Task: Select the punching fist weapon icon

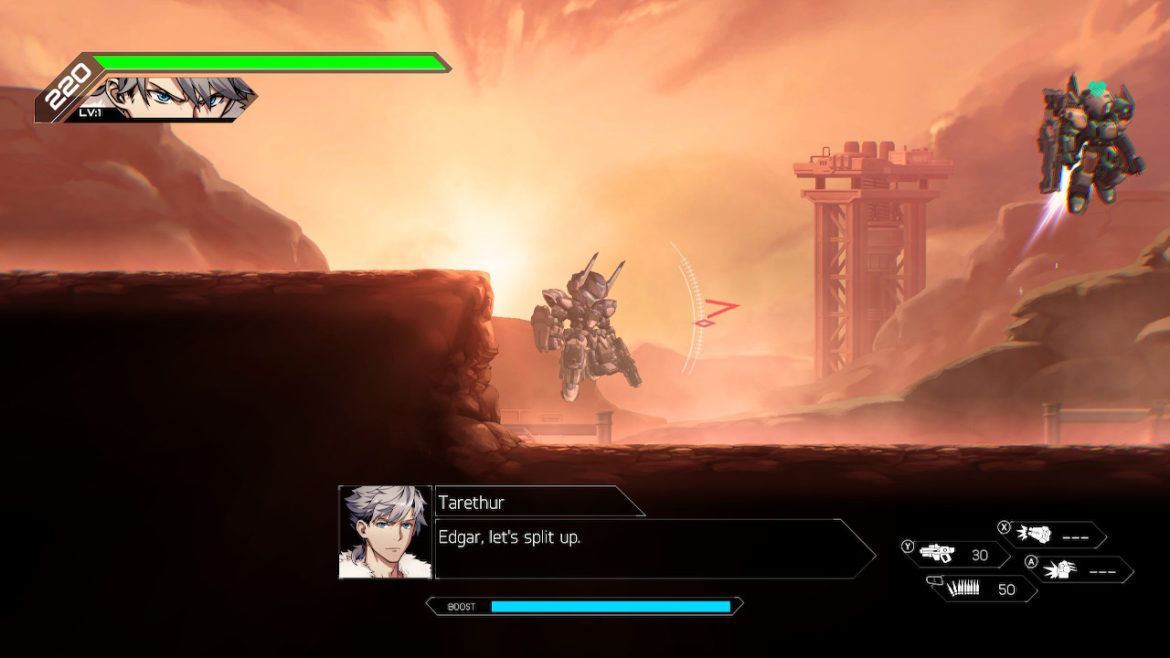Action: tap(1034, 534)
